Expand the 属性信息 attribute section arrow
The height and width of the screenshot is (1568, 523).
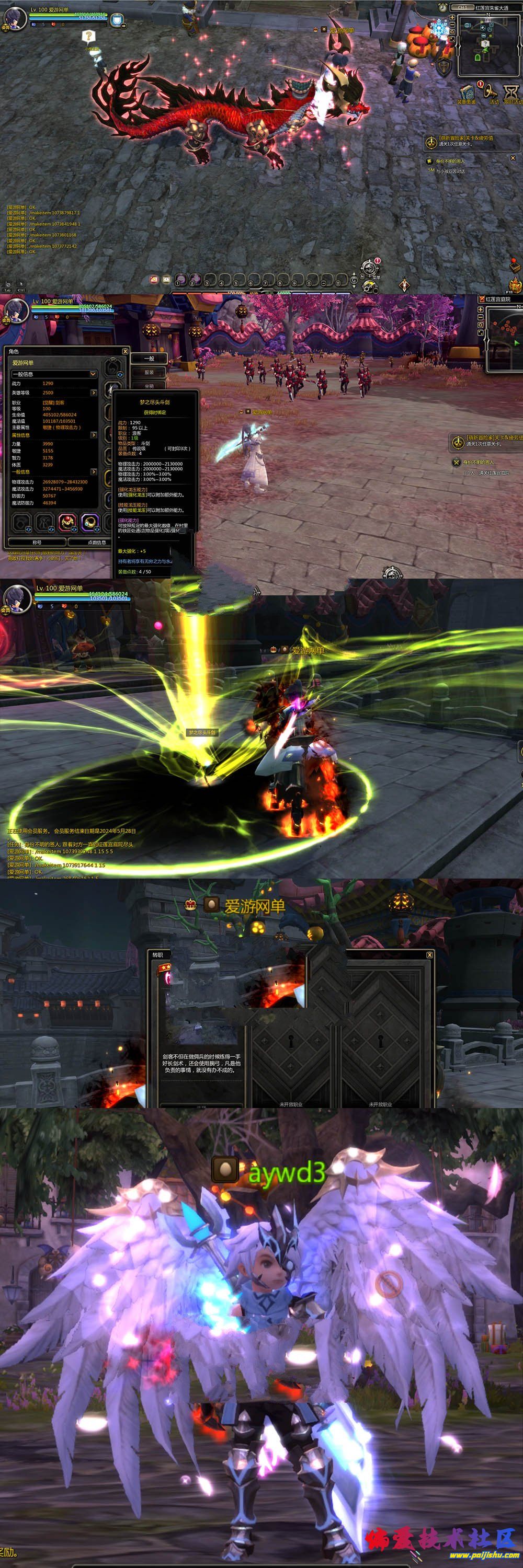point(93,435)
